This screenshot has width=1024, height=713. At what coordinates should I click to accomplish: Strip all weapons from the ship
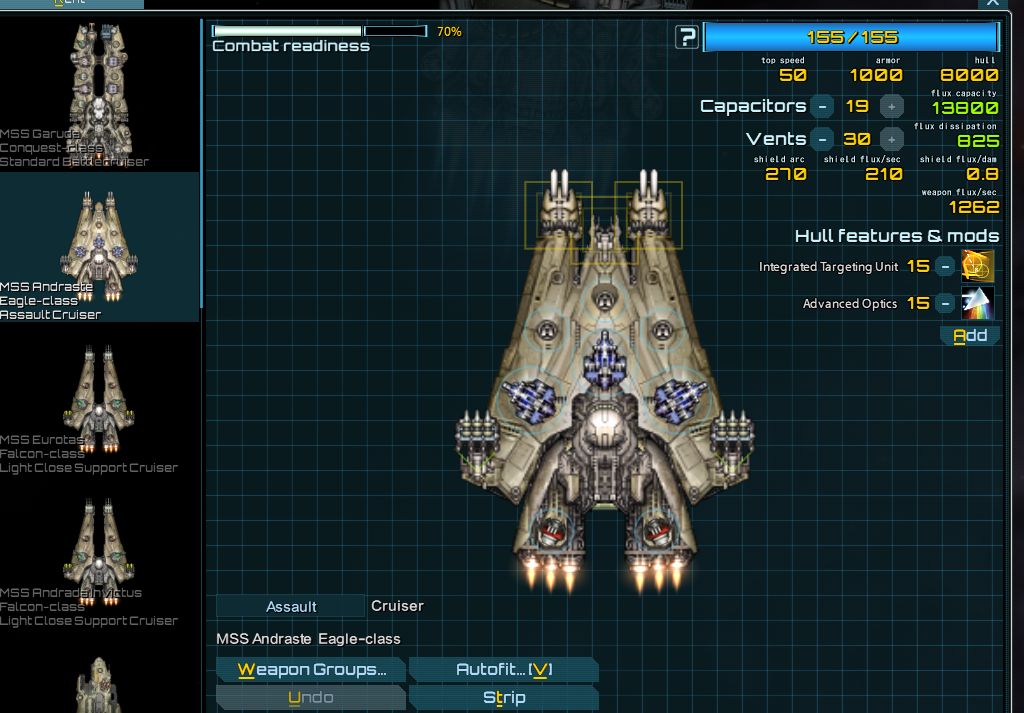click(x=504, y=698)
